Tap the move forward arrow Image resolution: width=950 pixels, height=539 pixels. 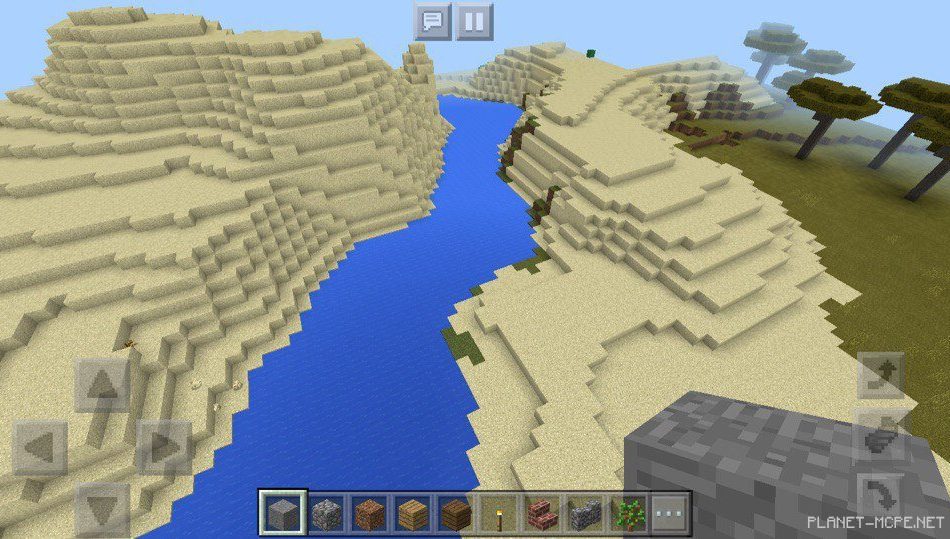[x=102, y=384]
